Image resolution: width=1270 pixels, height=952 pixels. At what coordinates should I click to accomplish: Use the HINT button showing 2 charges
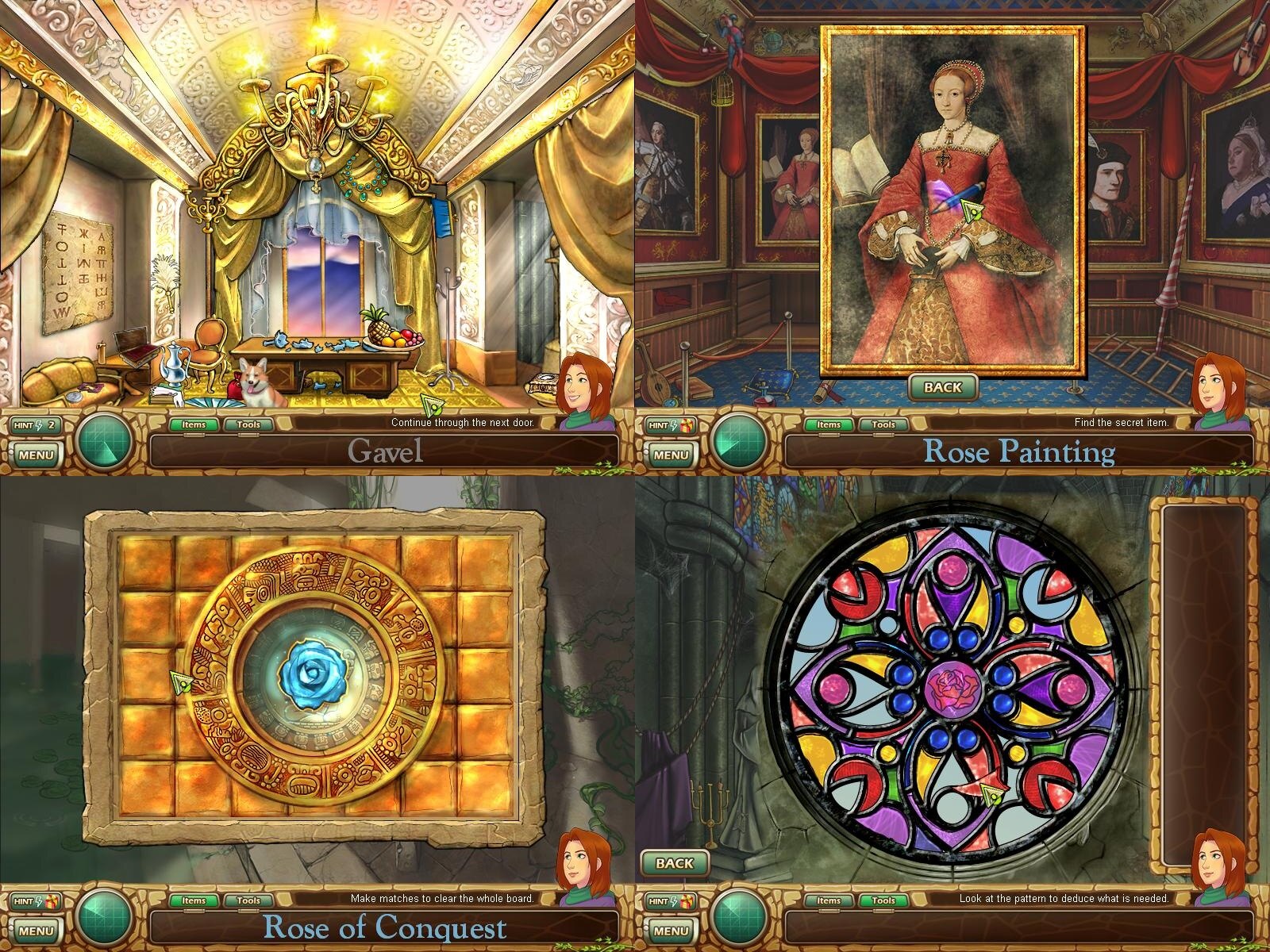[37, 425]
